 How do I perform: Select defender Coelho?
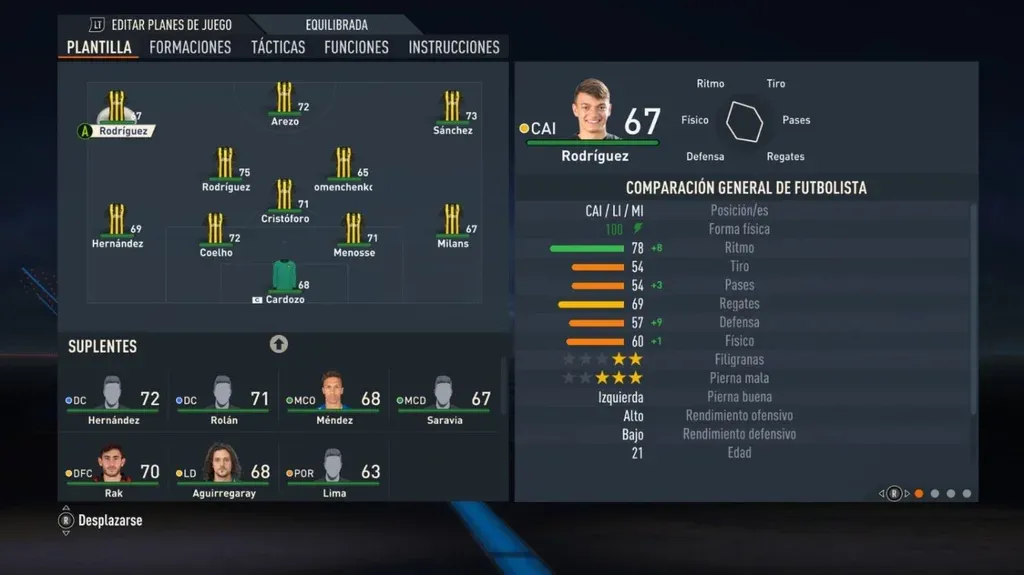(216, 233)
